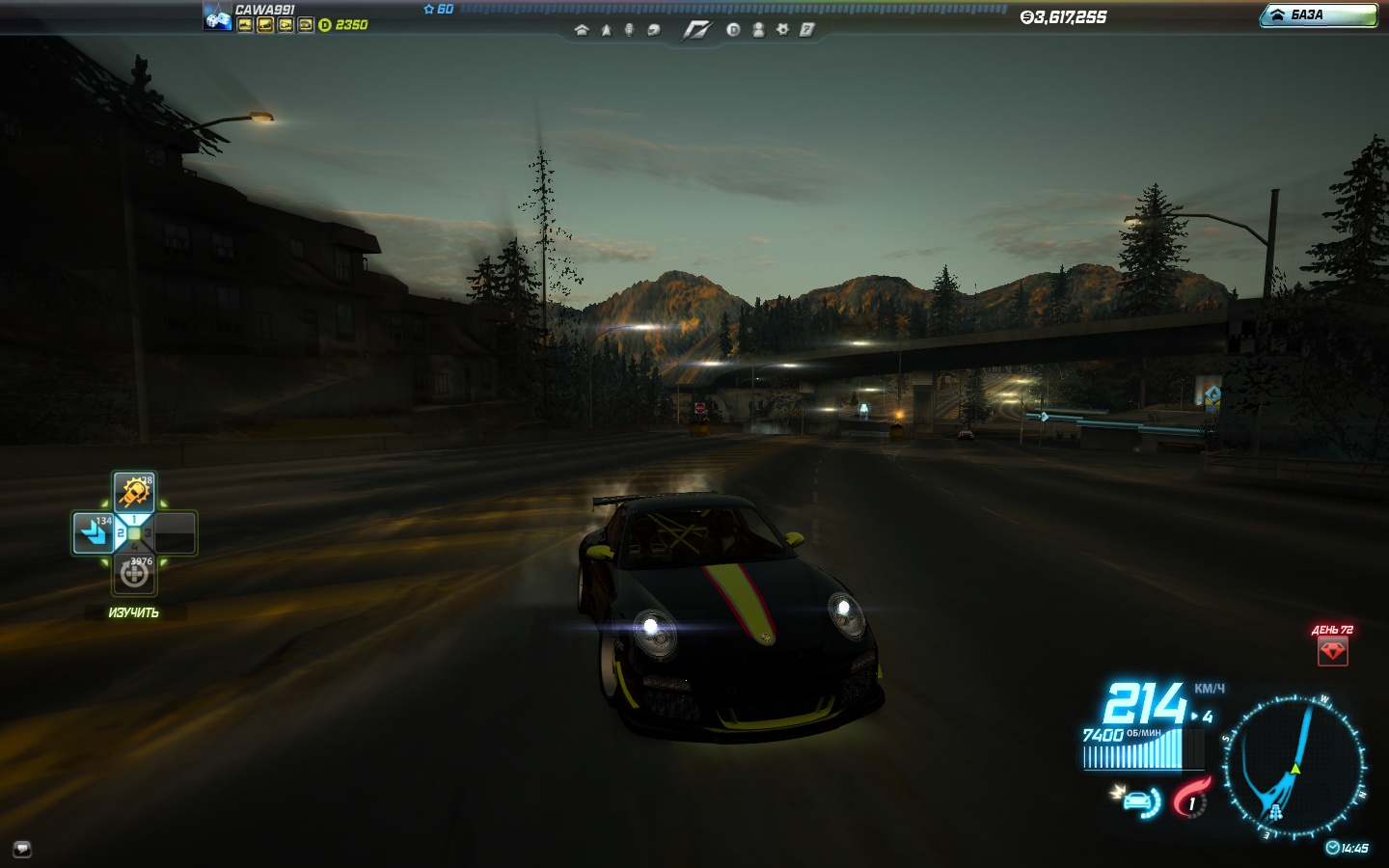Open the chat bubble icon
The width and height of the screenshot is (1389, 868).
click(22, 849)
